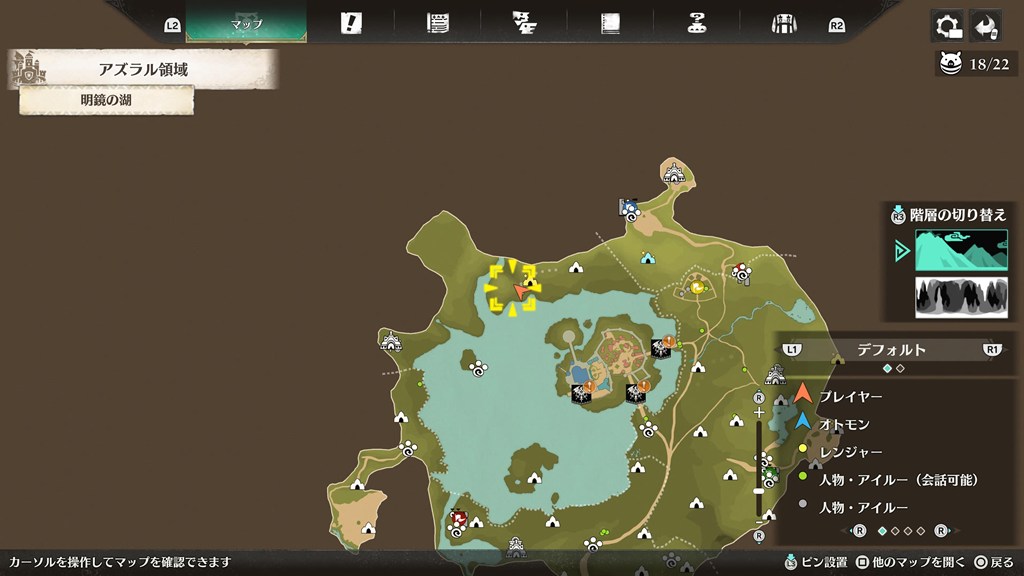The image size is (1024, 576).
Task: Select the マップ tab
Action: (246, 23)
